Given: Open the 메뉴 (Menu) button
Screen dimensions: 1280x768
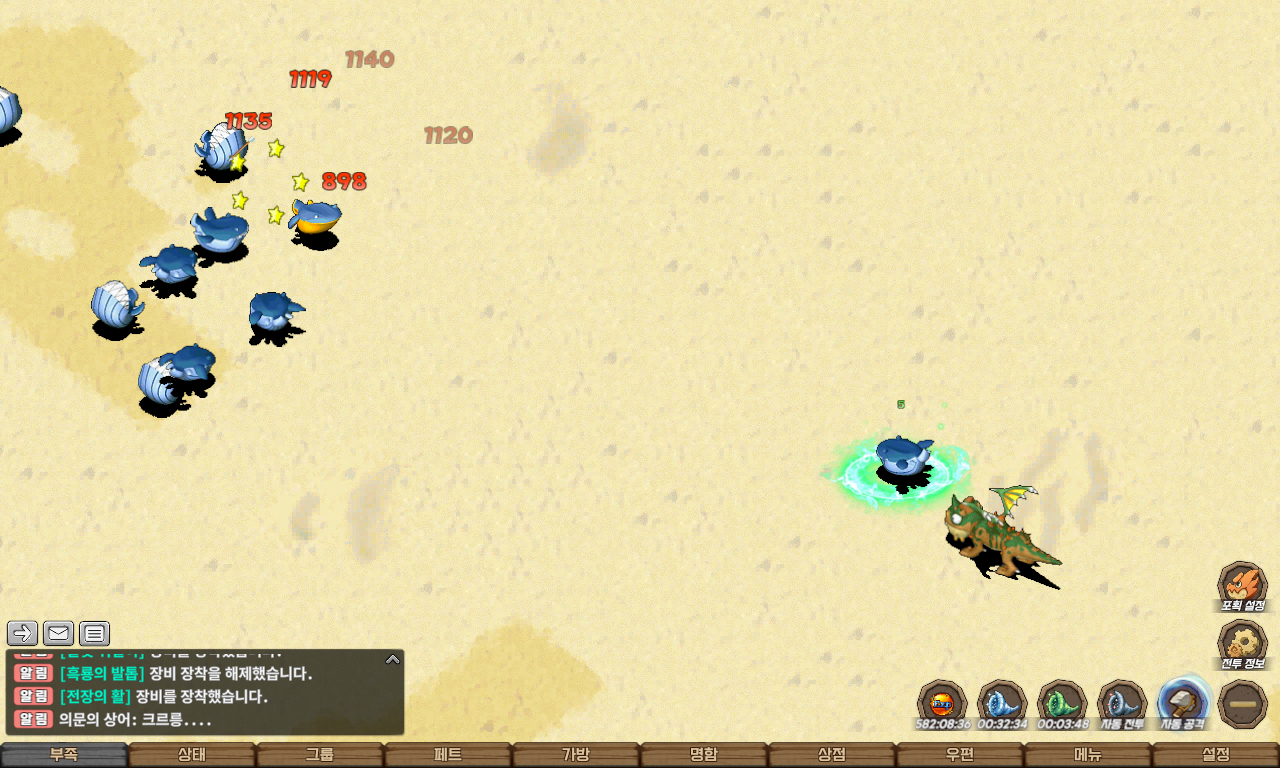Looking at the screenshot, I should point(1088,755).
